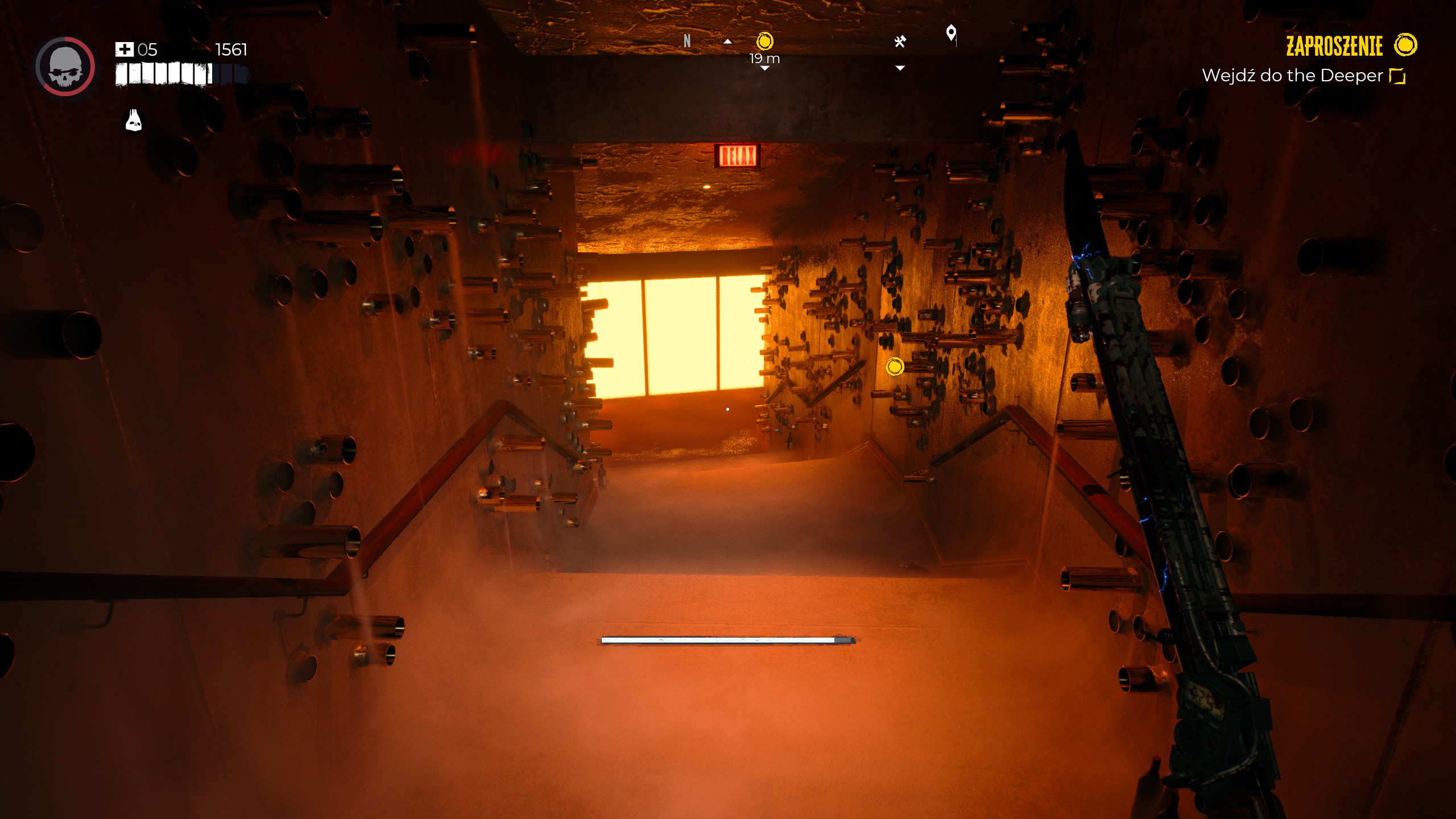The height and width of the screenshot is (819, 1456).
Task: Select the medkit icon
Action: [x=124, y=49]
